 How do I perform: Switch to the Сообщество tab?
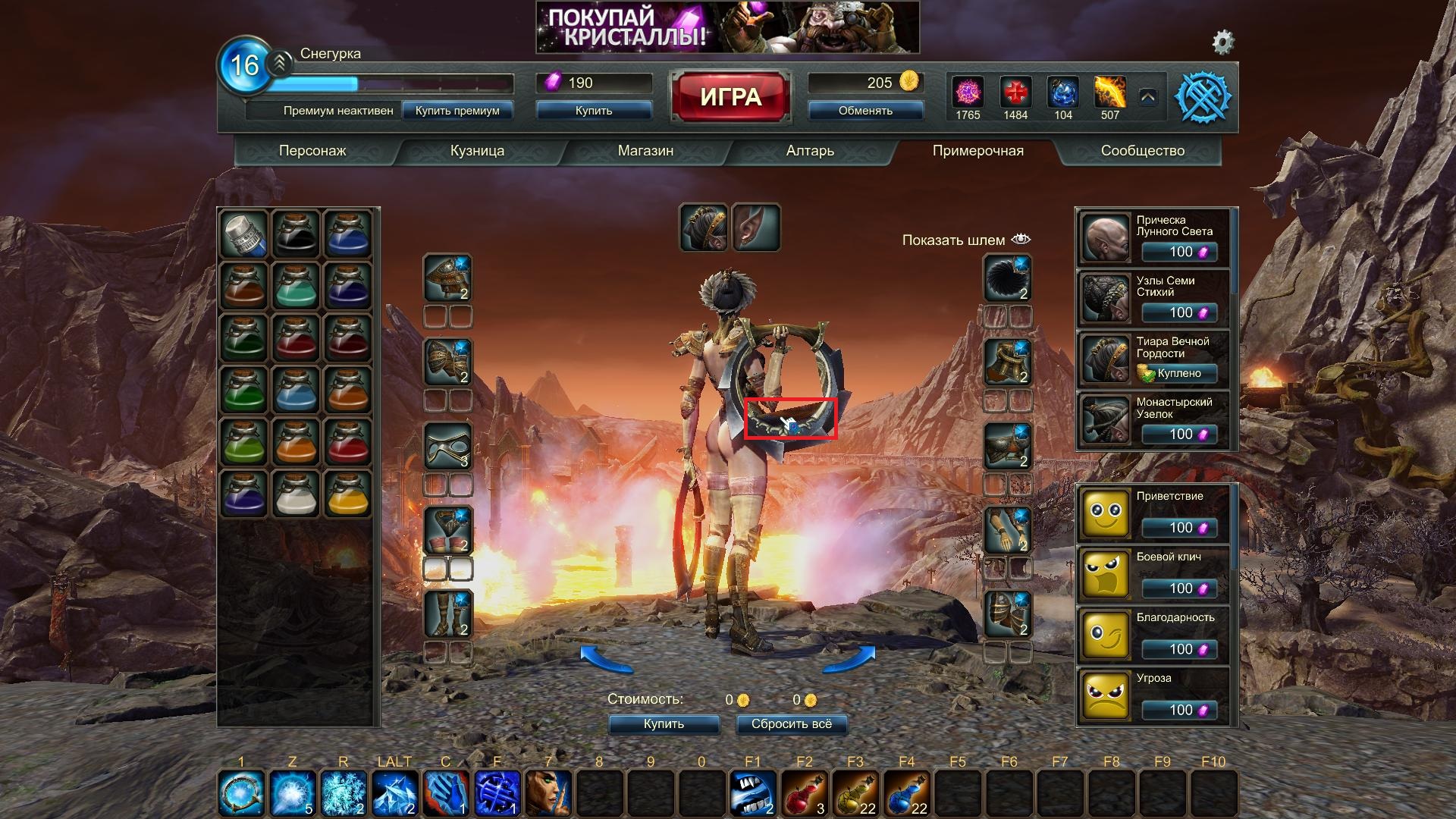pyautogui.click(x=1142, y=150)
